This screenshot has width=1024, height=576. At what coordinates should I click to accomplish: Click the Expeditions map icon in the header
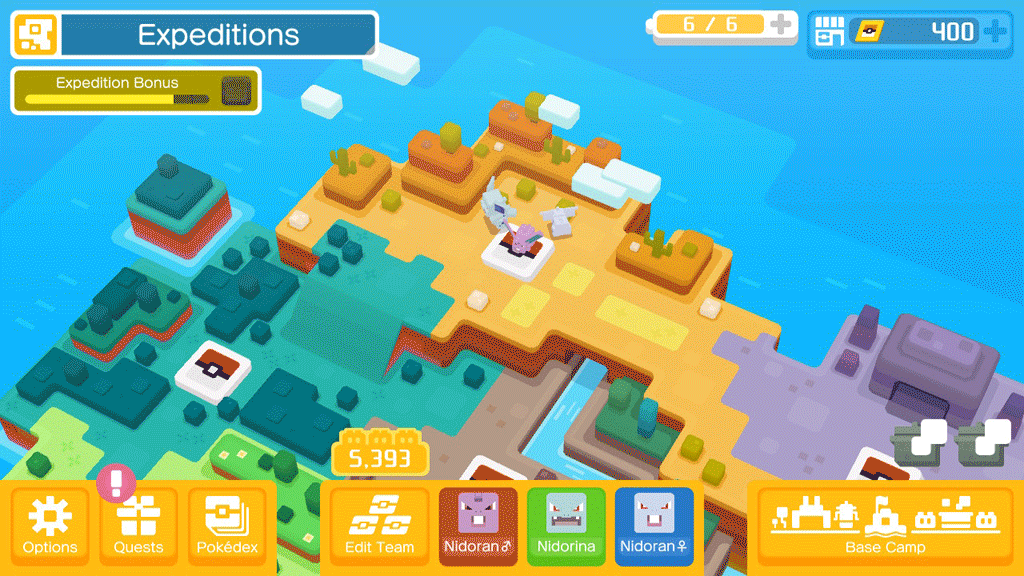[x=35, y=35]
